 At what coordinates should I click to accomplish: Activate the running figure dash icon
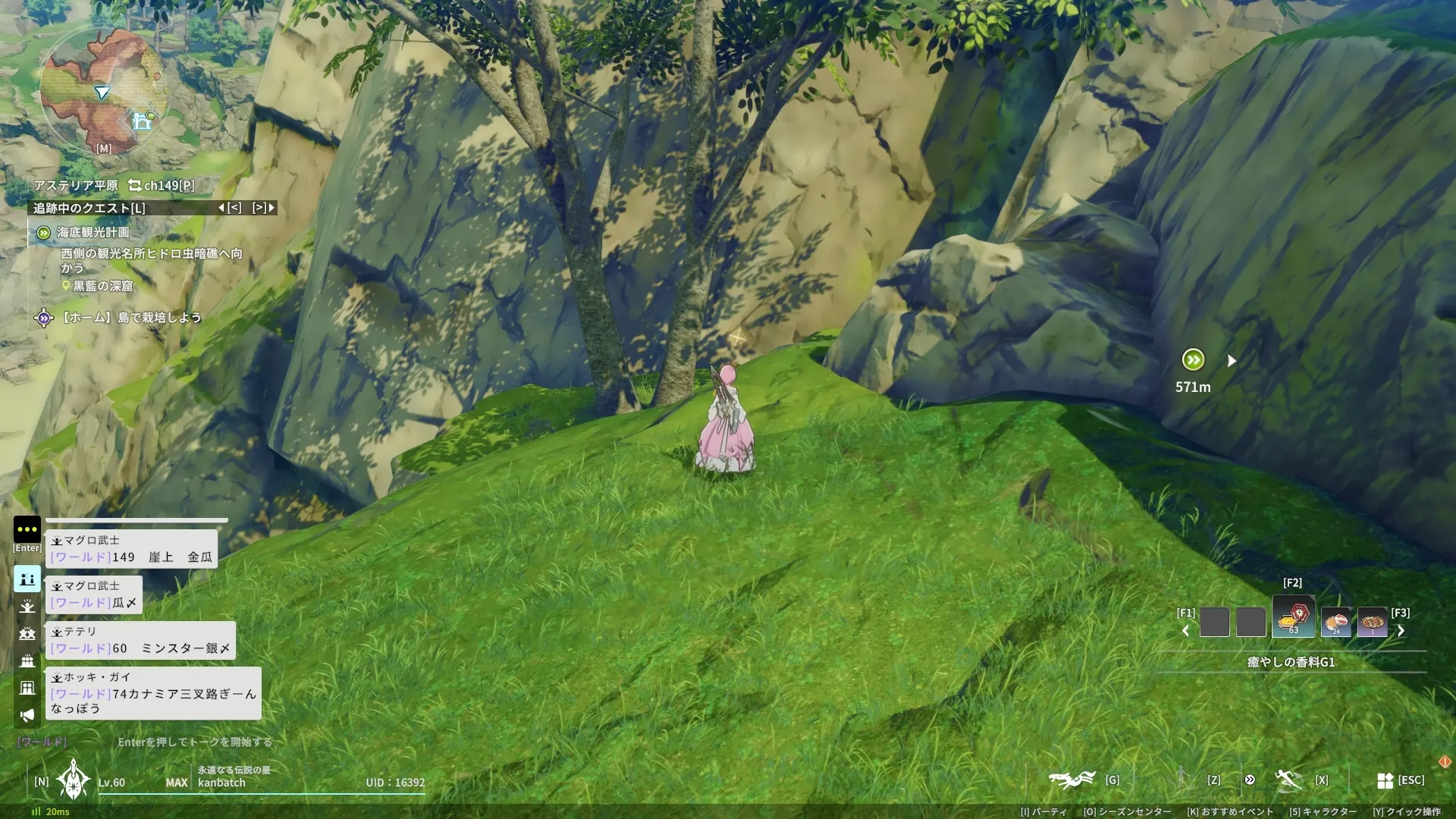click(x=1288, y=779)
